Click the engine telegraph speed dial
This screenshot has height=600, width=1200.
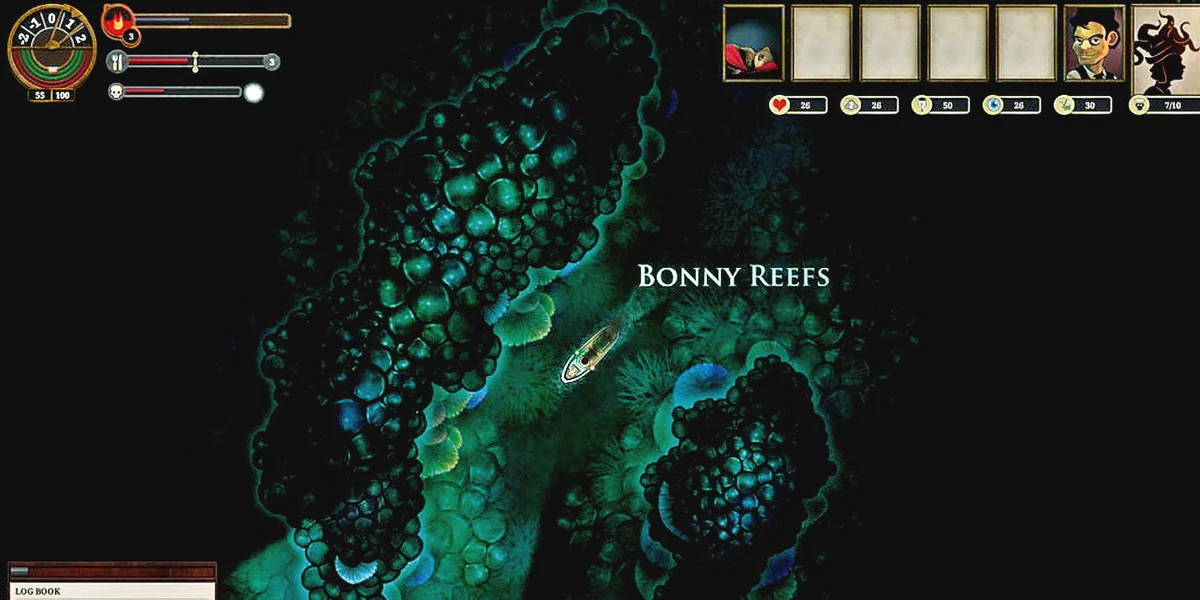pyautogui.click(x=52, y=52)
